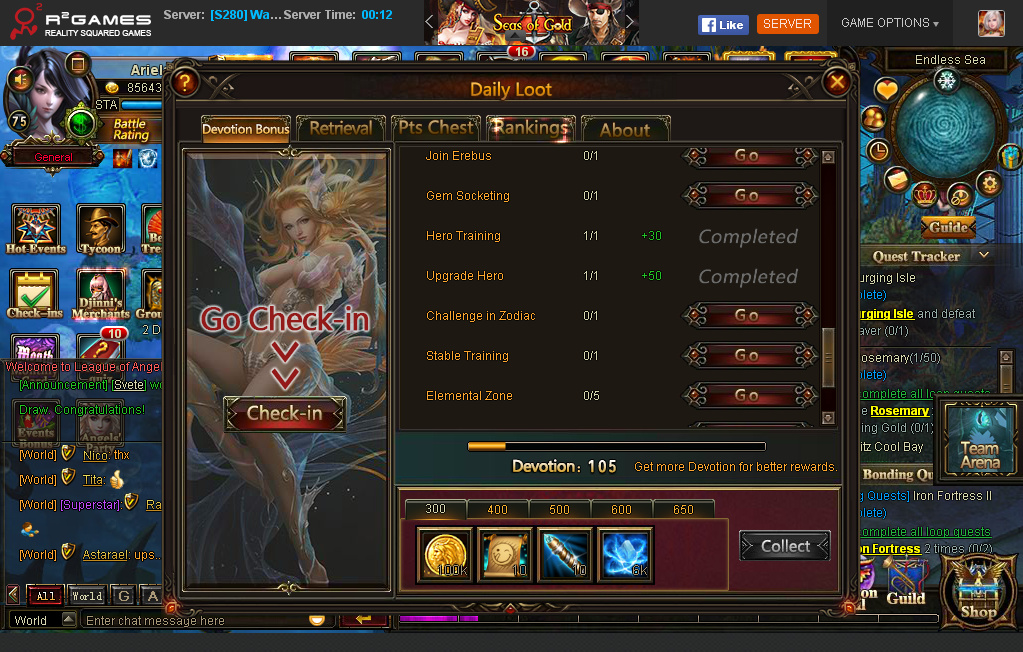
Task: Choose the 650 devotion reward tab
Action: pos(683,510)
